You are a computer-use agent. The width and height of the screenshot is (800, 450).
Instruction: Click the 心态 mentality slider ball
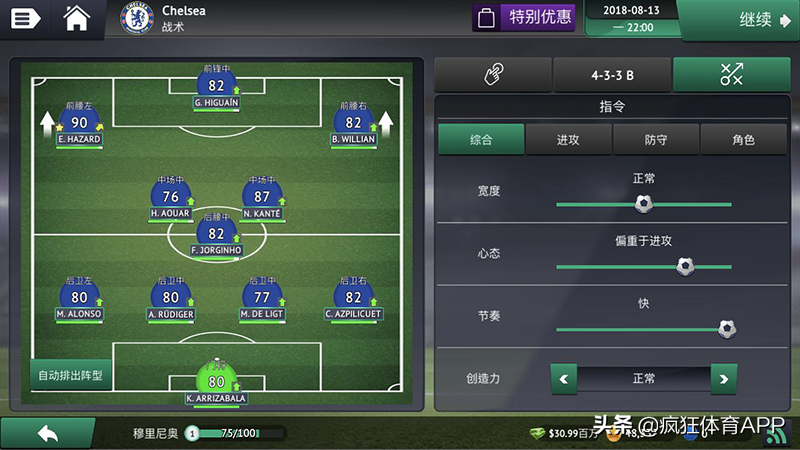(685, 266)
